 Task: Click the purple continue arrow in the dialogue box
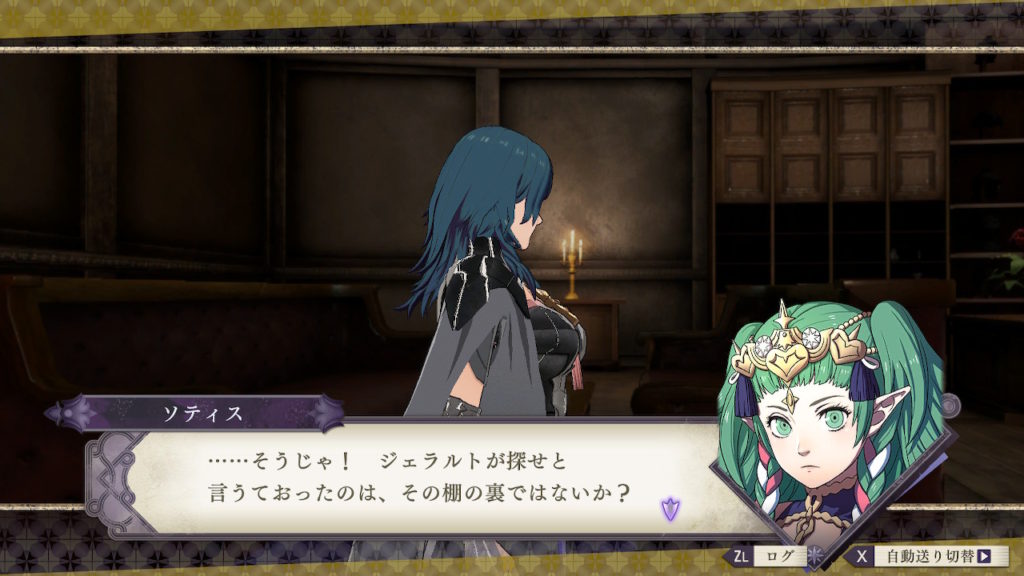(x=668, y=509)
